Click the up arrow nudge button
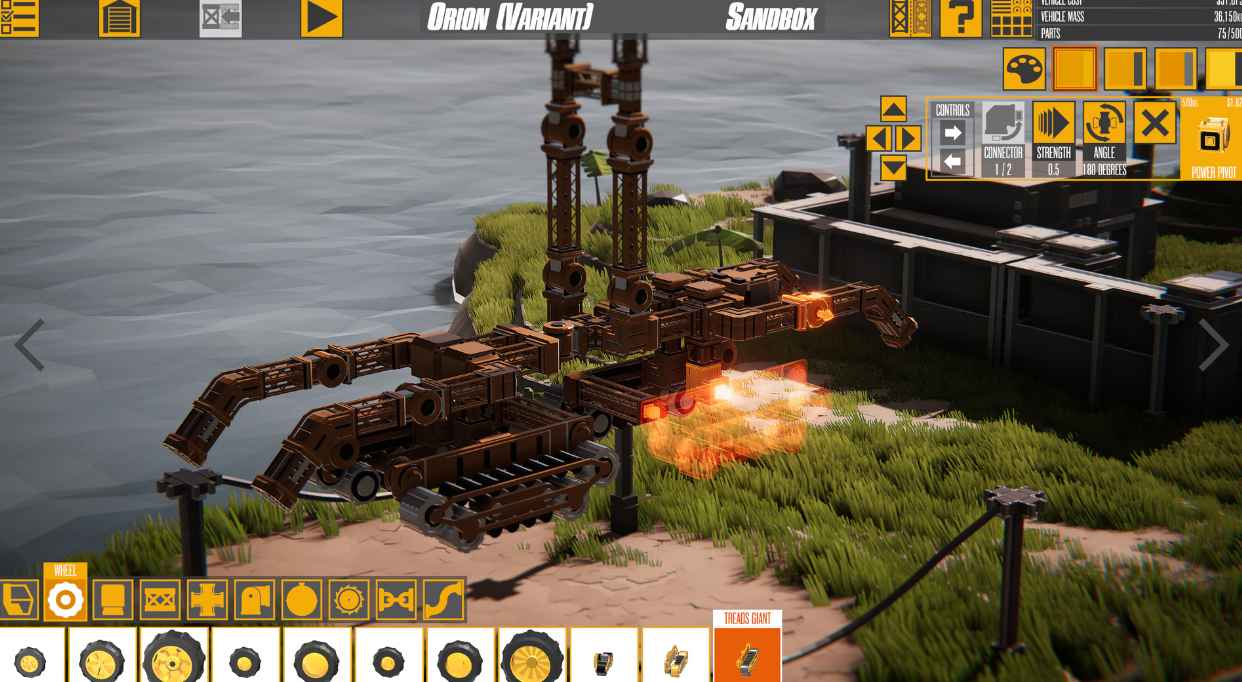This screenshot has height=682, width=1242. click(x=893, y=108)
